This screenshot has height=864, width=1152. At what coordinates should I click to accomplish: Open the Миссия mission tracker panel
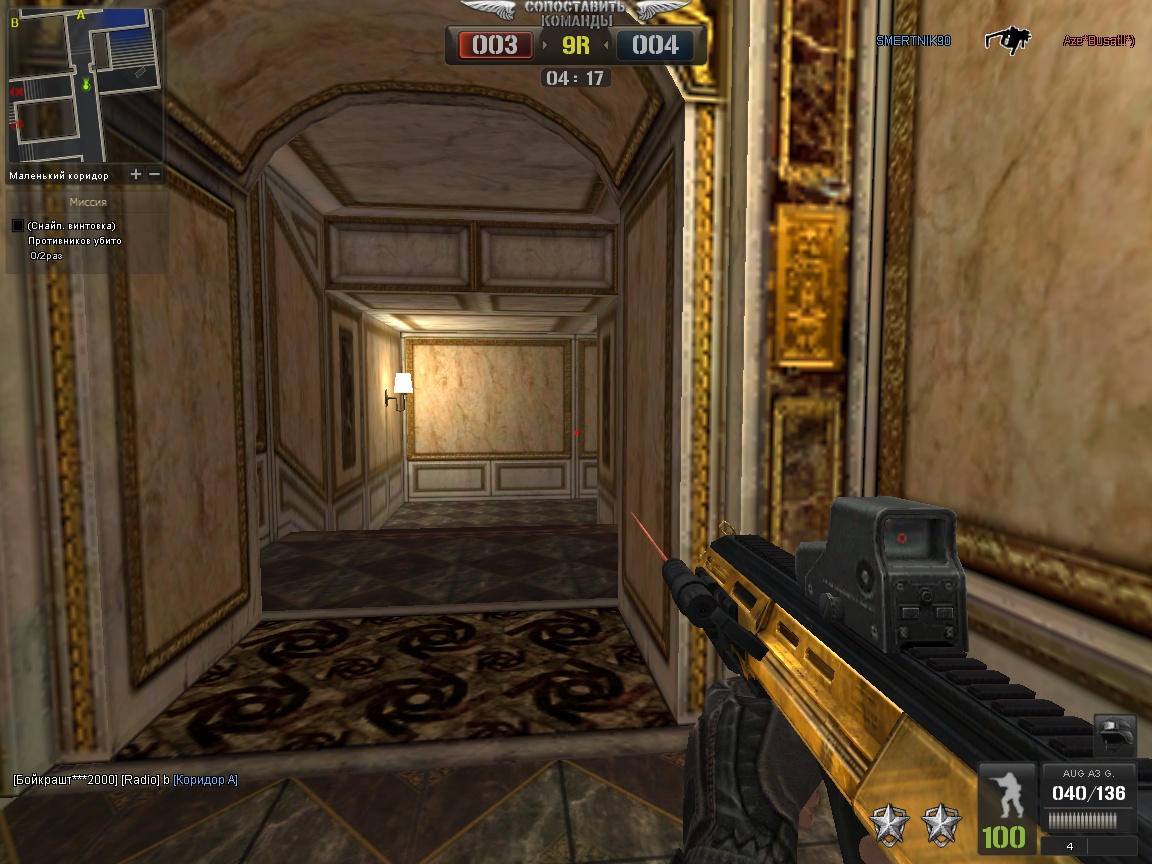87,201
